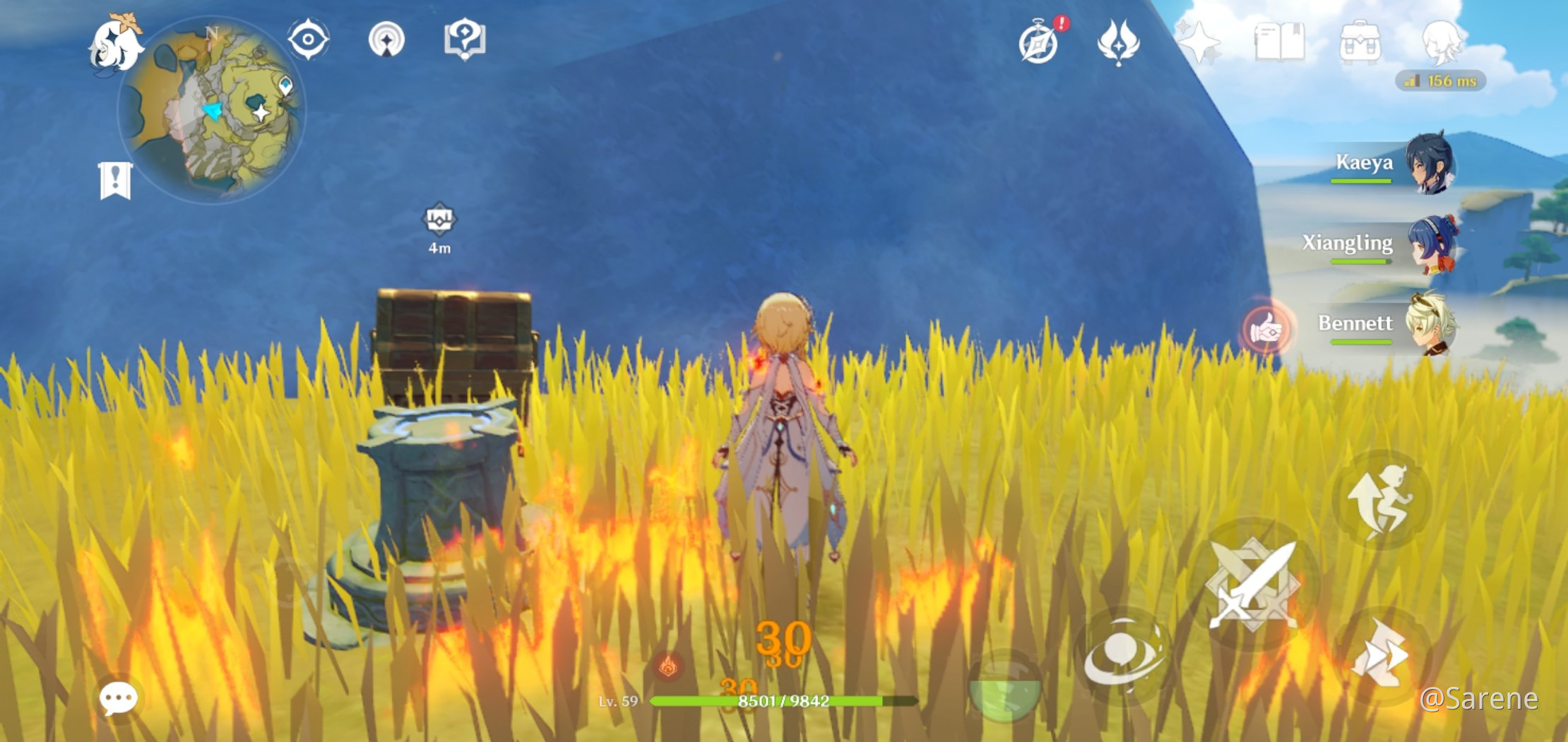
Task: Tap the sprint dash arrows button
Action: click(x=1380, y=654)
